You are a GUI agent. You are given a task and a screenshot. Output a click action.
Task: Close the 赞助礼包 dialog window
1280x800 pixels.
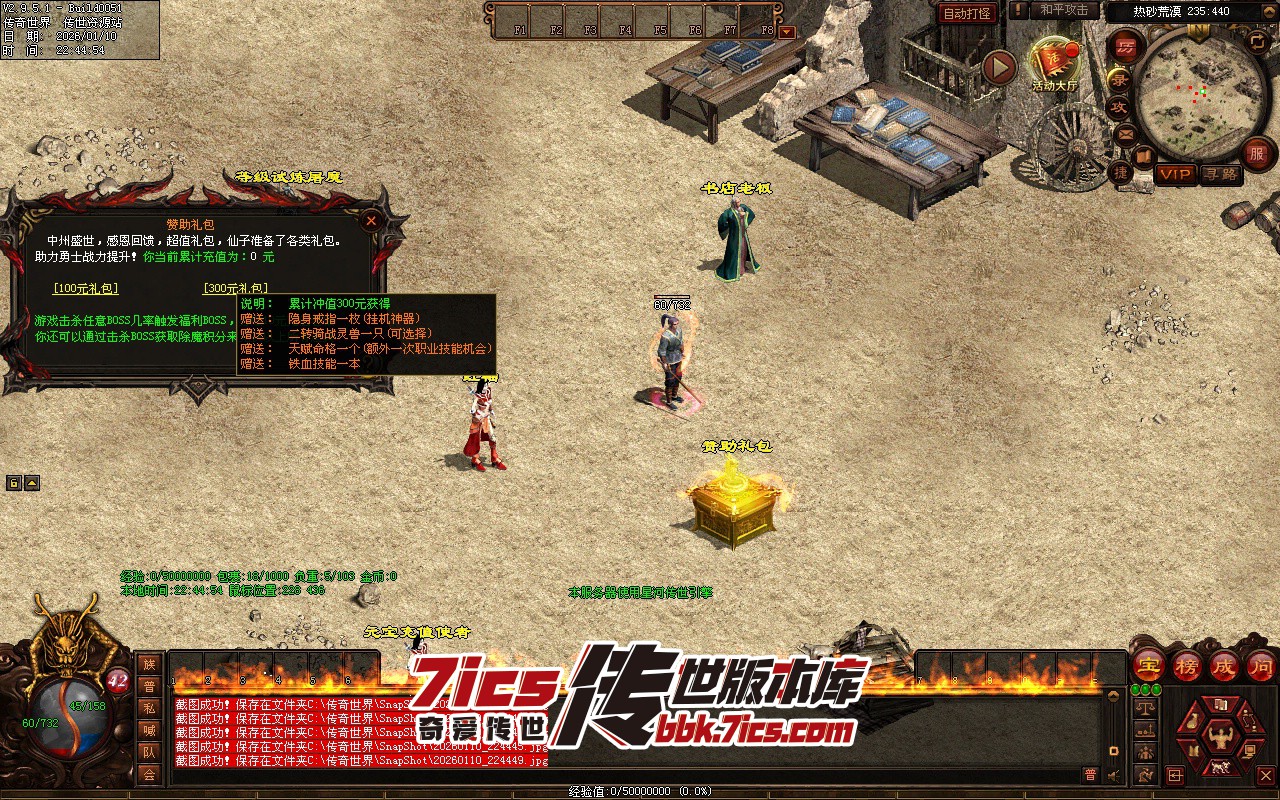(371, 220)
